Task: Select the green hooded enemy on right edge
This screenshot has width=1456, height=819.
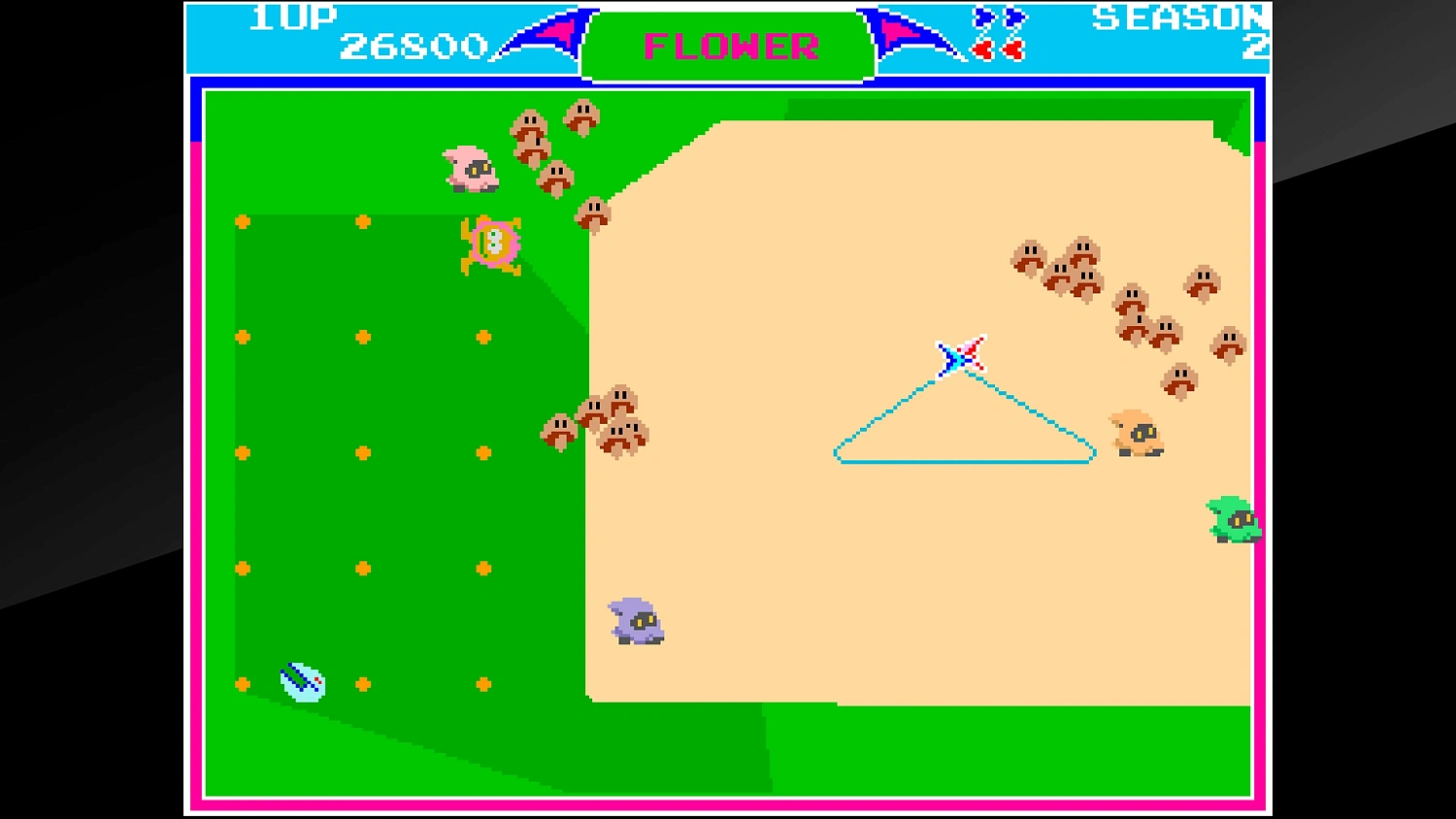Action: click(x=1231, y=519)
